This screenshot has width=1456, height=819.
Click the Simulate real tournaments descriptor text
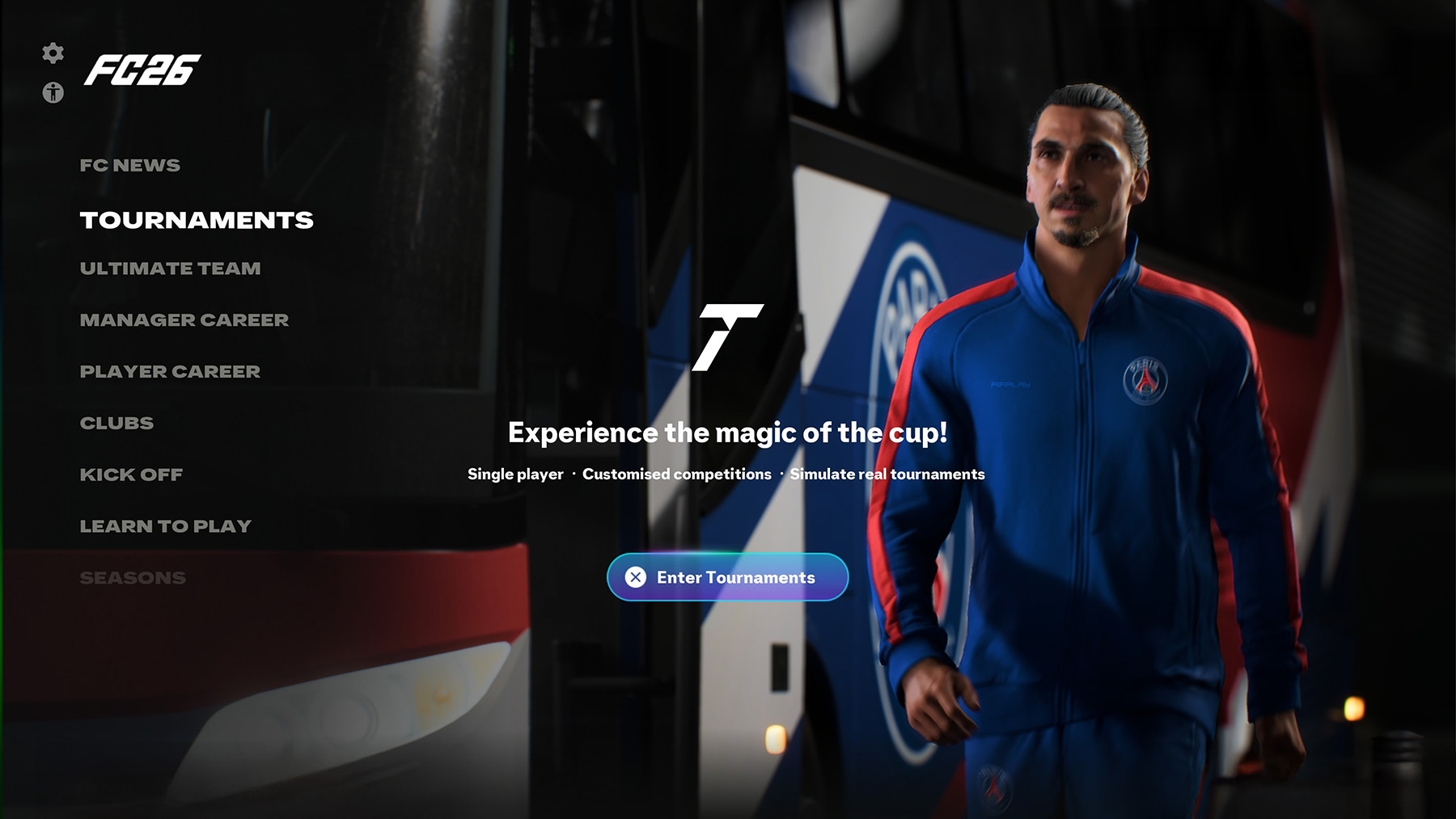887,475
